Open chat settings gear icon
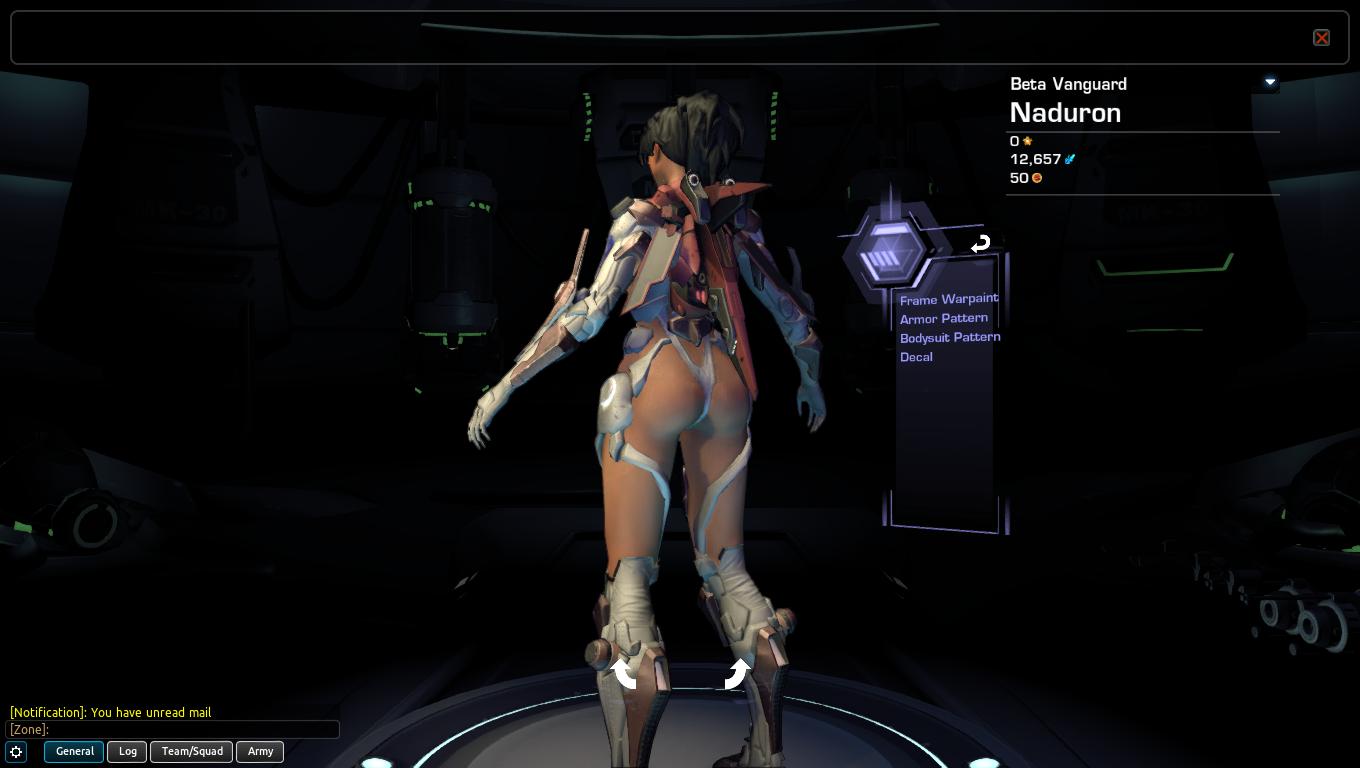This screenshot has height=768, width=1360. (x=17, y=752)
